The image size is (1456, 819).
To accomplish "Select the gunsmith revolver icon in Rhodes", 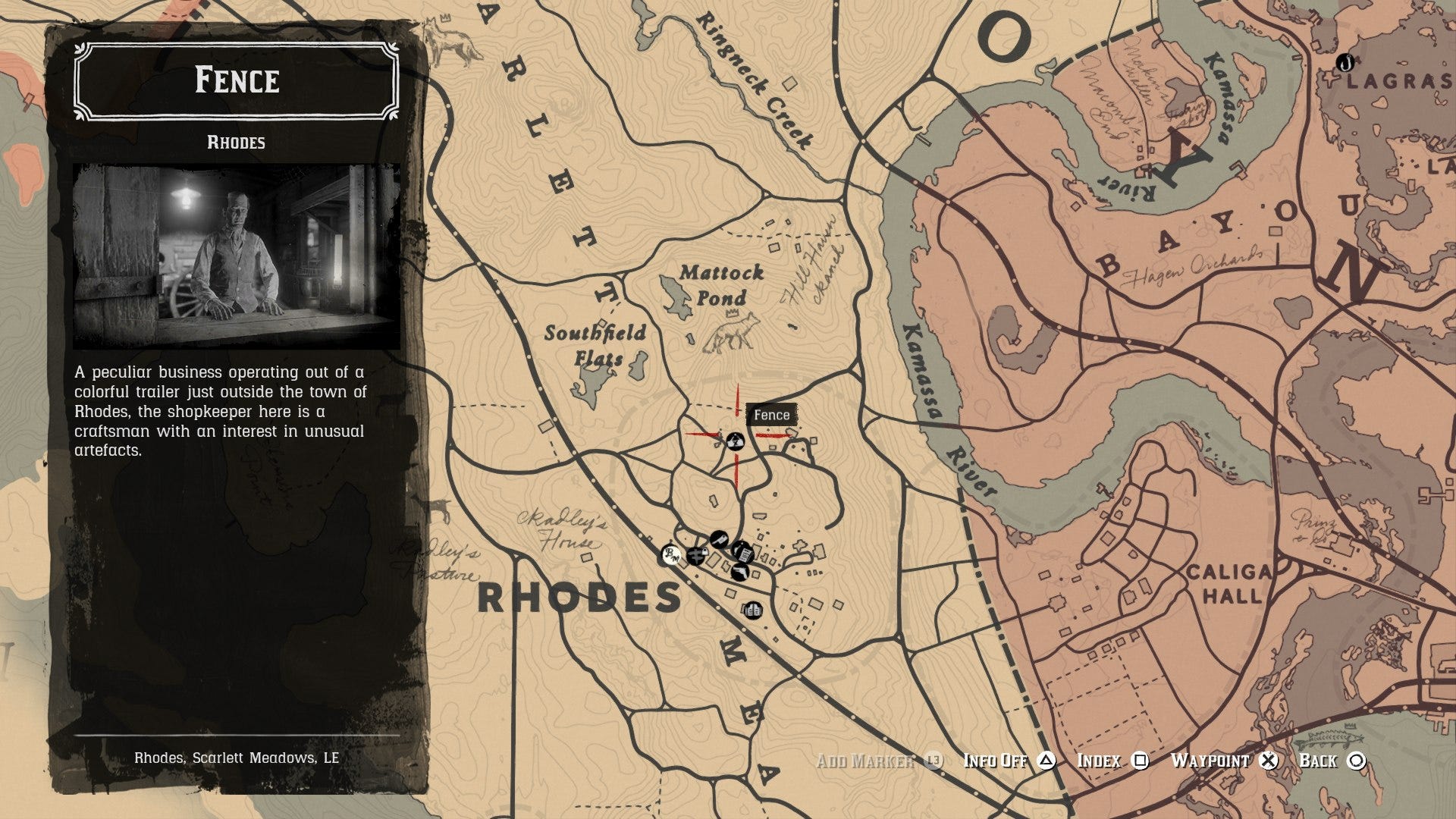I will click(740, 573).
